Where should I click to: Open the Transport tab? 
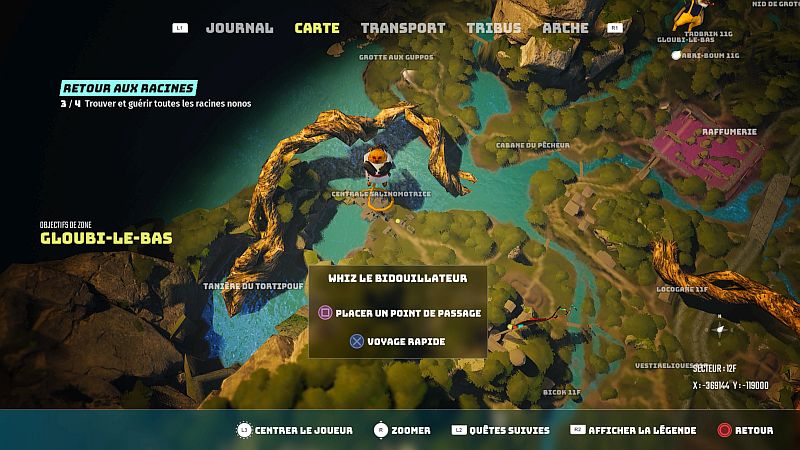pos(402,28)
